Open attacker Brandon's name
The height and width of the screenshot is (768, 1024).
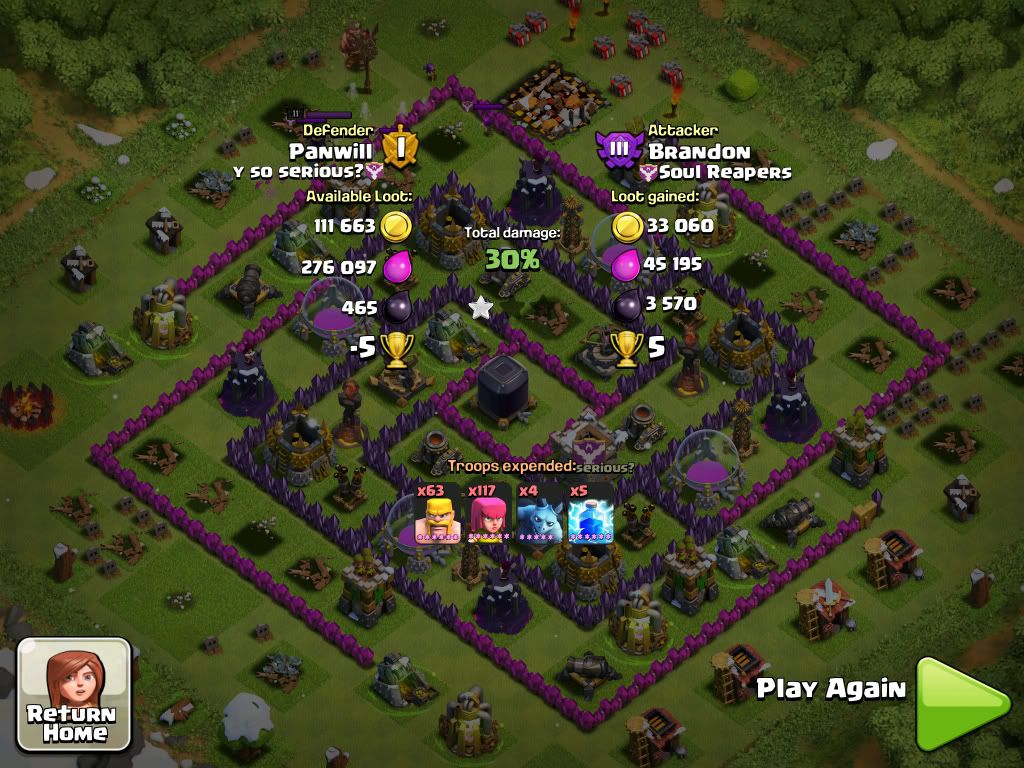coord(699,152)
